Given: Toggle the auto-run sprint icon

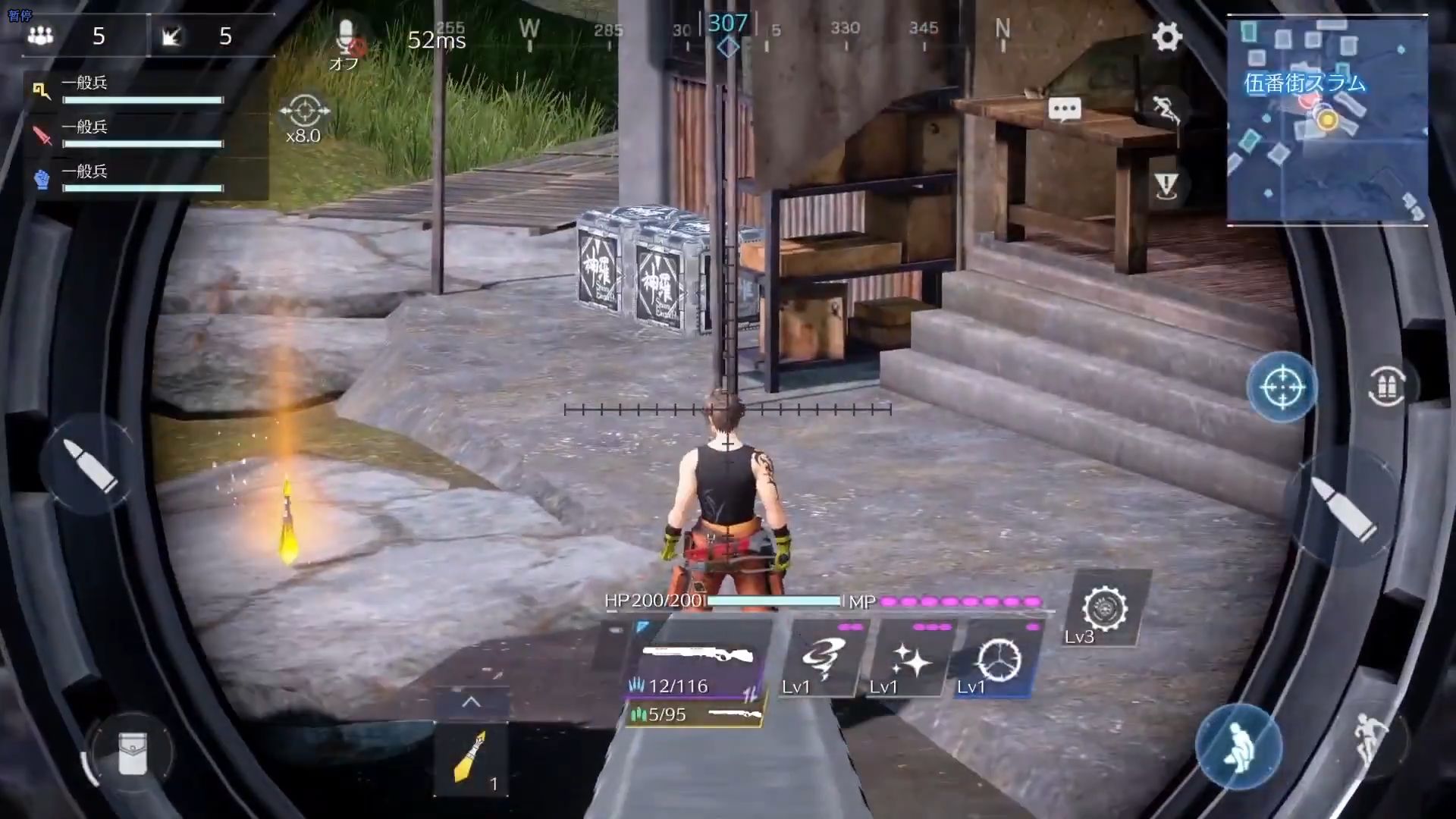Looking at the screenshot, I should point(1165,111).
